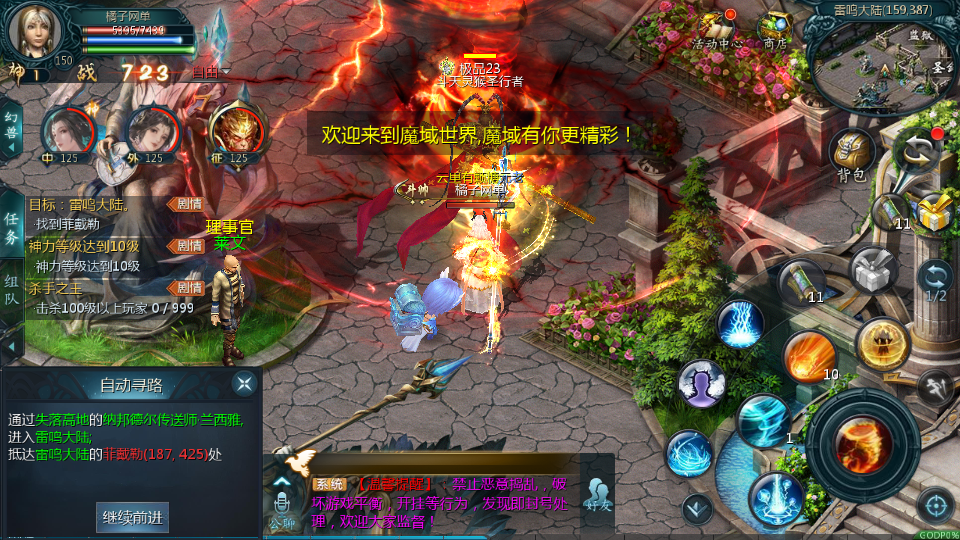Click the crosshair target-lock button
960x540 pixels.
click(x=935, y=505)
